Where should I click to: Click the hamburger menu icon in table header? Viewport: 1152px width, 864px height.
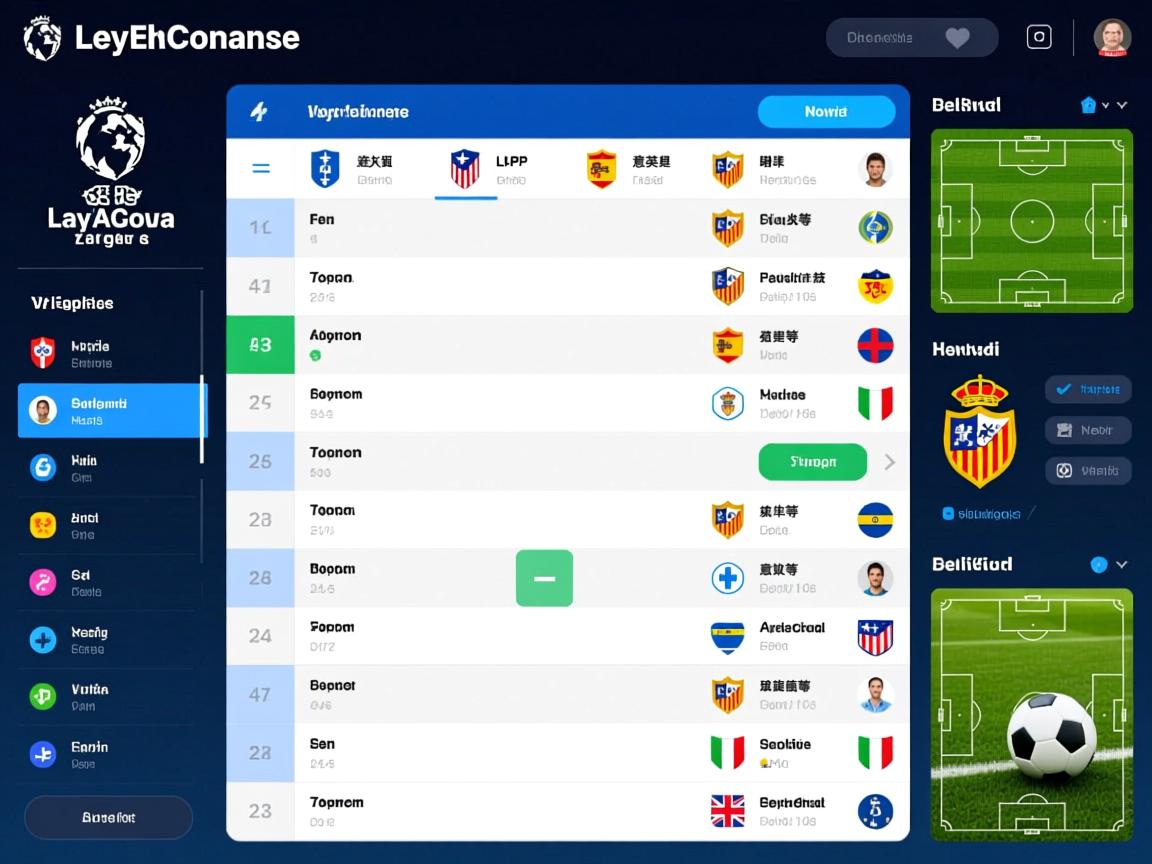260,169
